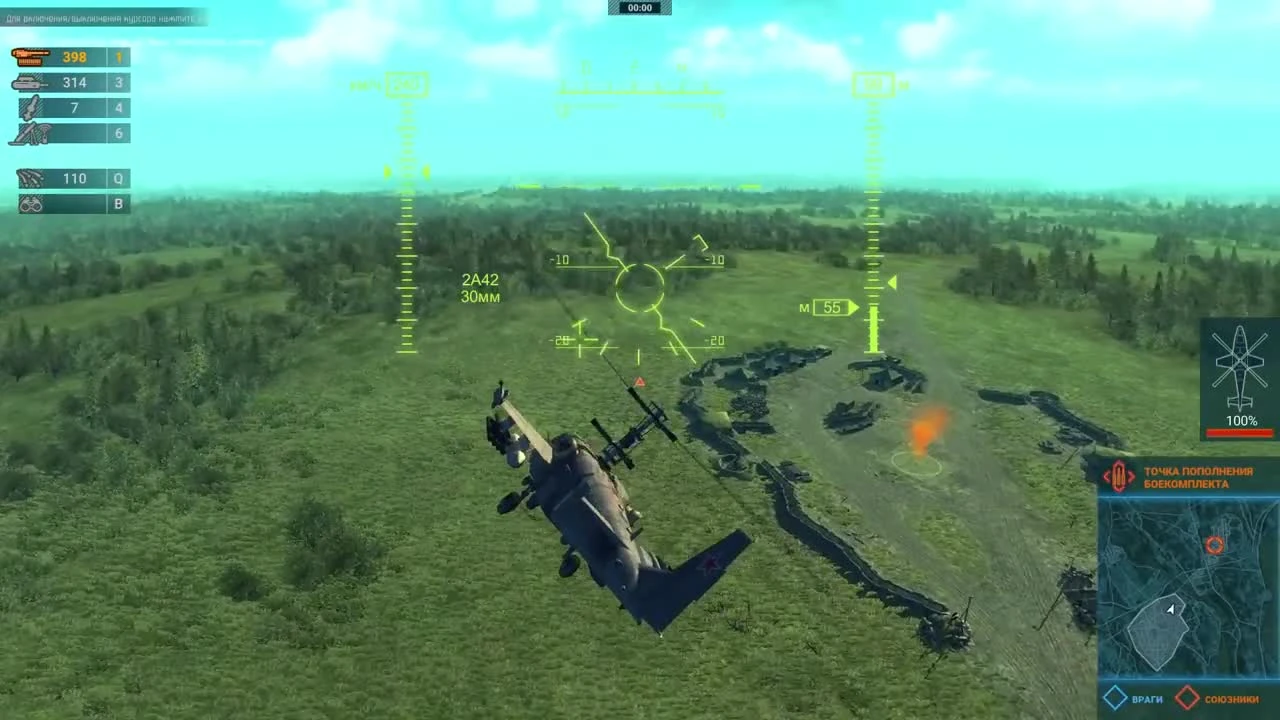Click the 00:00 match timer
The height and width of the screenshot is (720, 1280).
pos(639,7)
